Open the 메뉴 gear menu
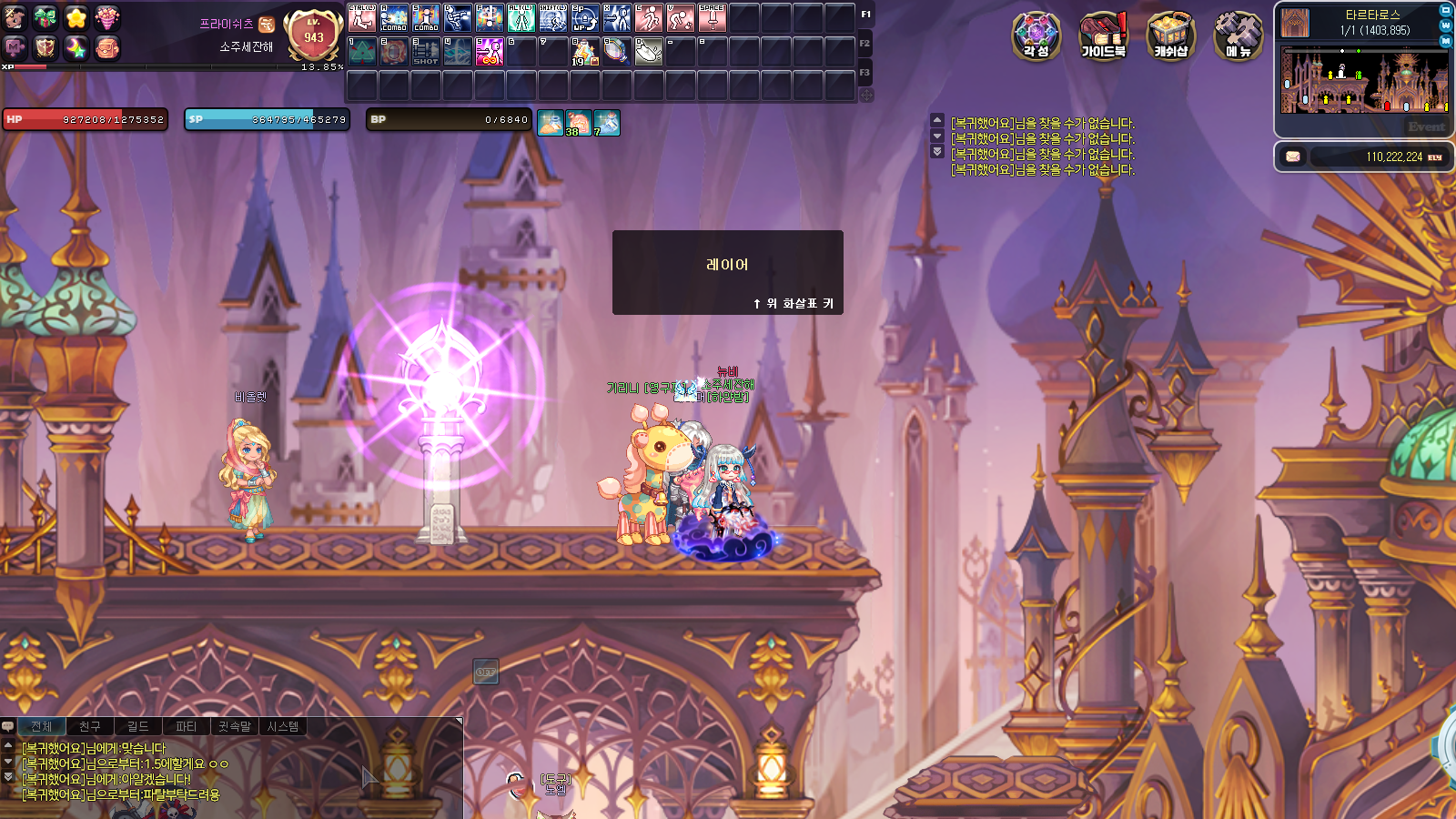 click(1238, 36)
